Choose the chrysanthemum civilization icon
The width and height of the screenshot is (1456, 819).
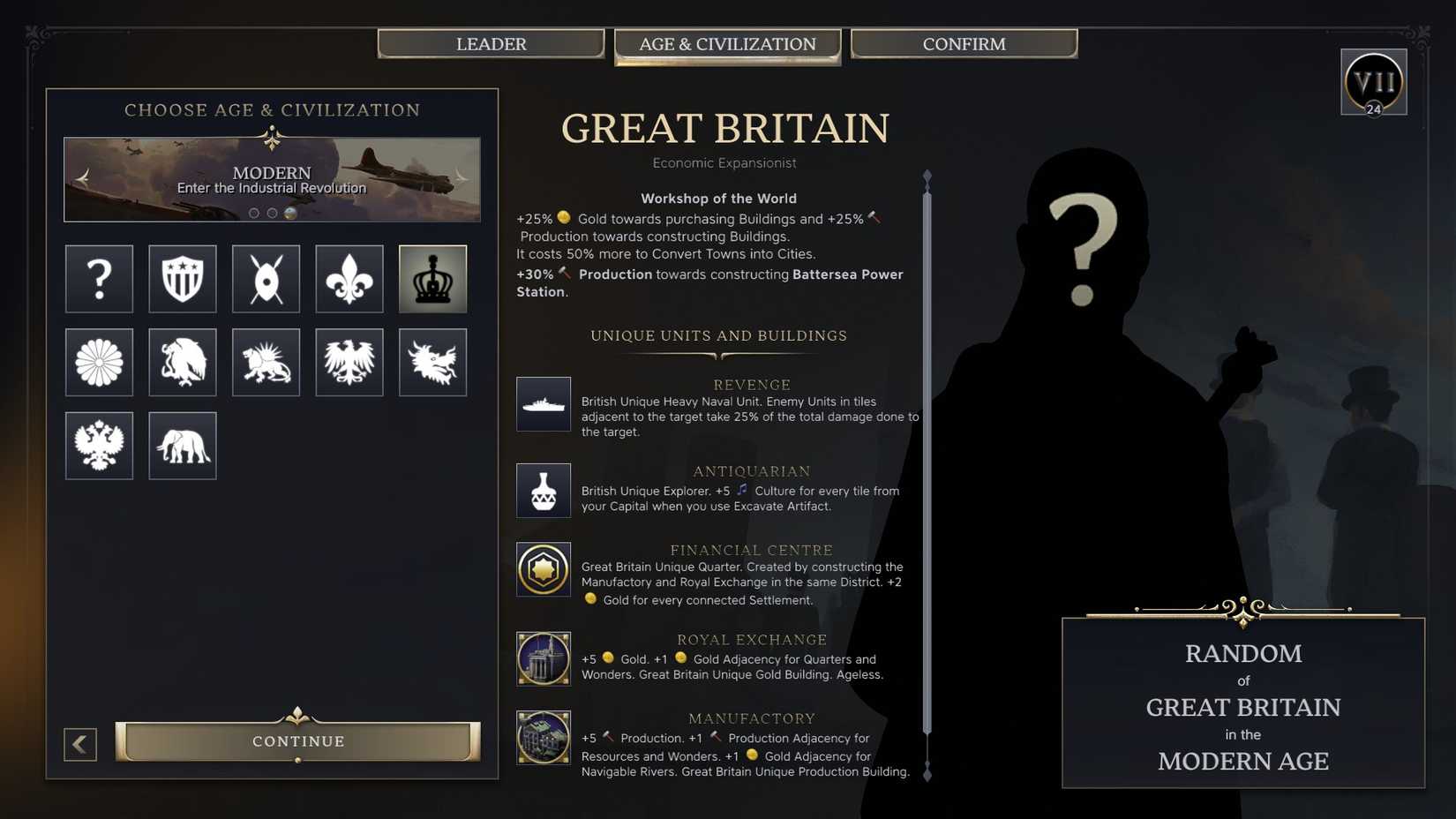point(99,363)
